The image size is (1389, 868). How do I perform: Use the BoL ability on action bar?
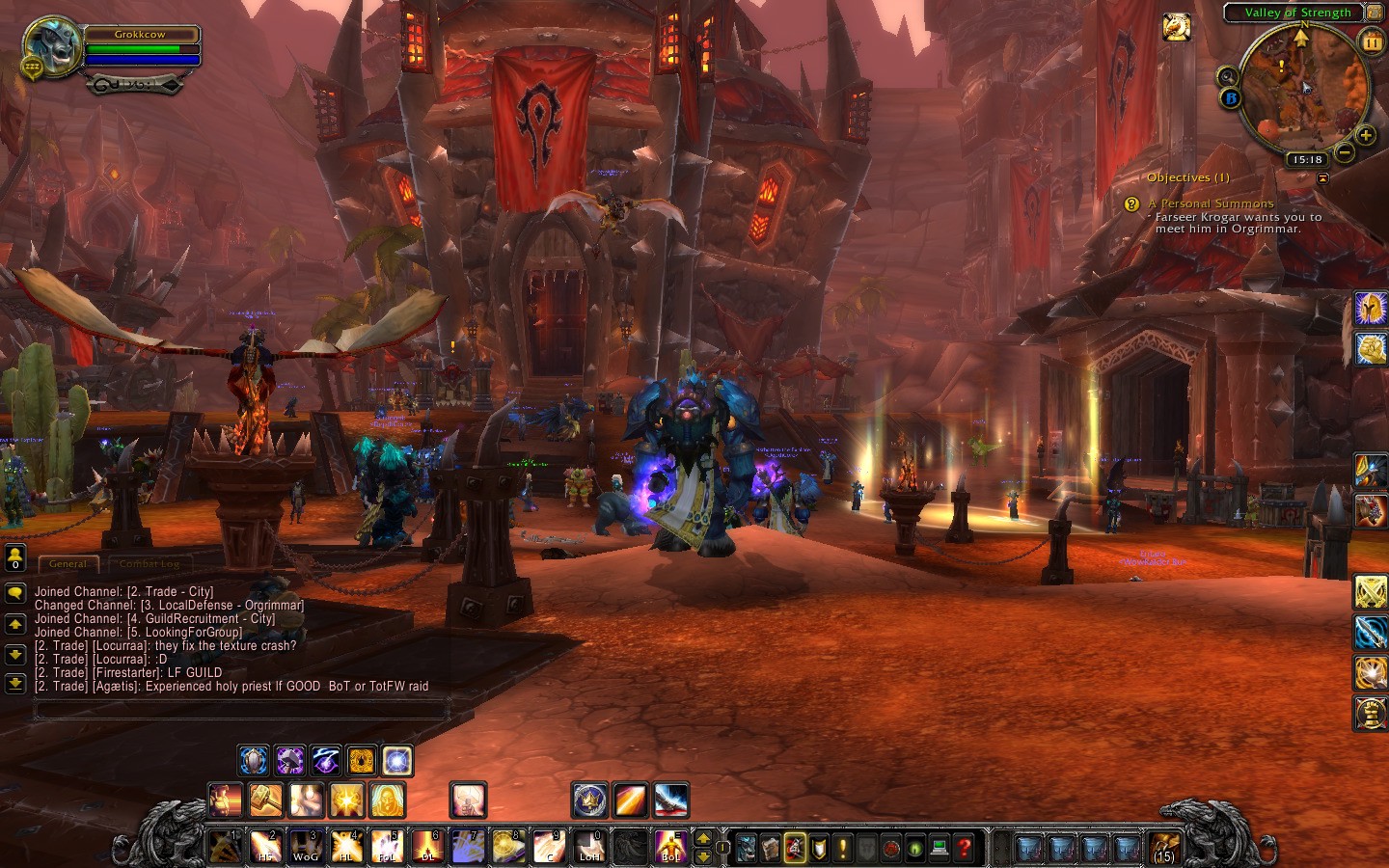click(x=669, y=847)
